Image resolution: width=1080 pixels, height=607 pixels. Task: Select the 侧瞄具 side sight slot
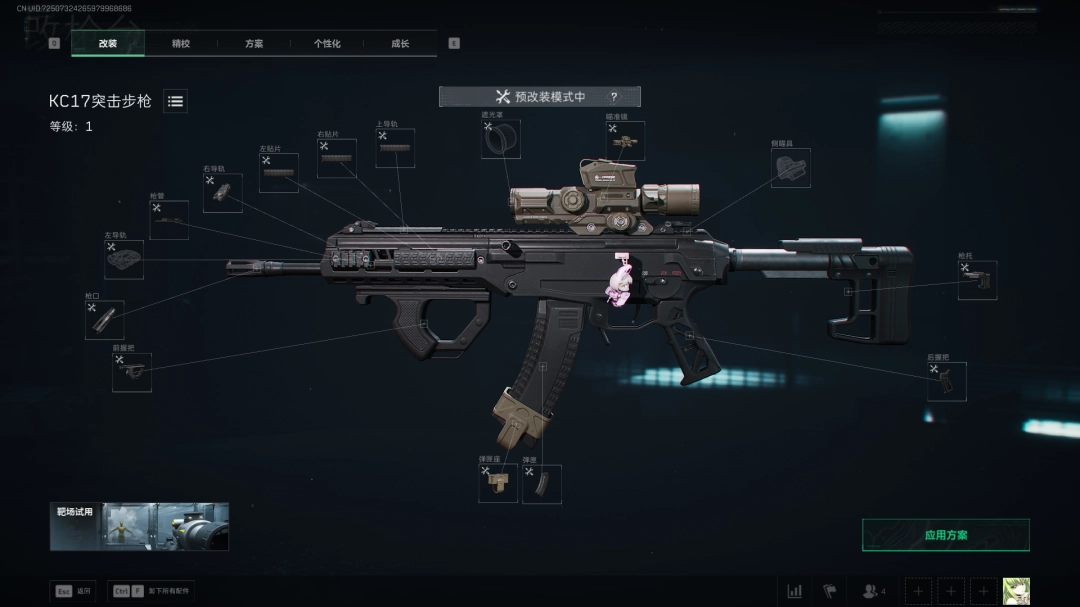[x=790, y=168]
